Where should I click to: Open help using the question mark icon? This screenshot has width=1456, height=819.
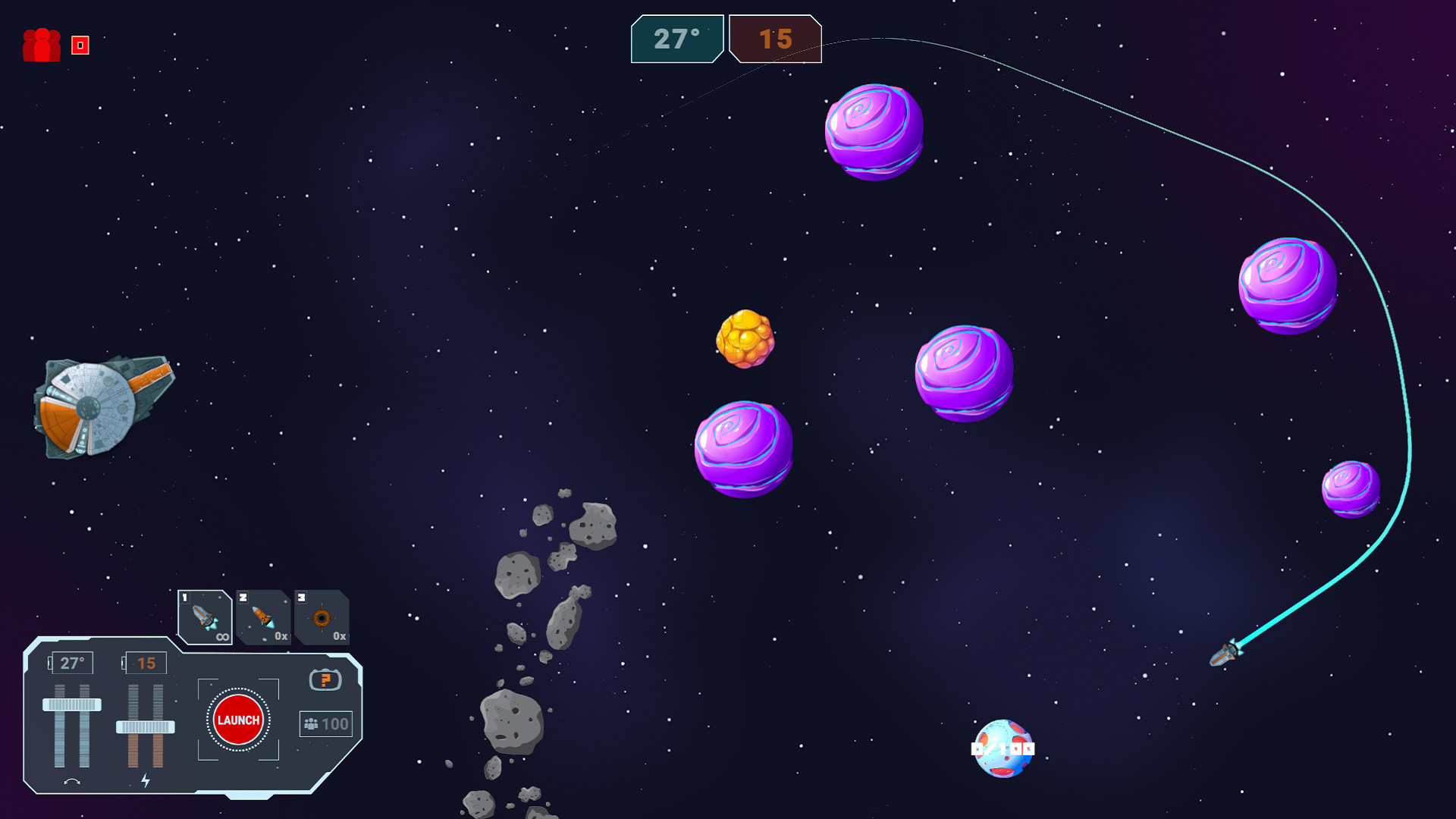coord(325,681)
